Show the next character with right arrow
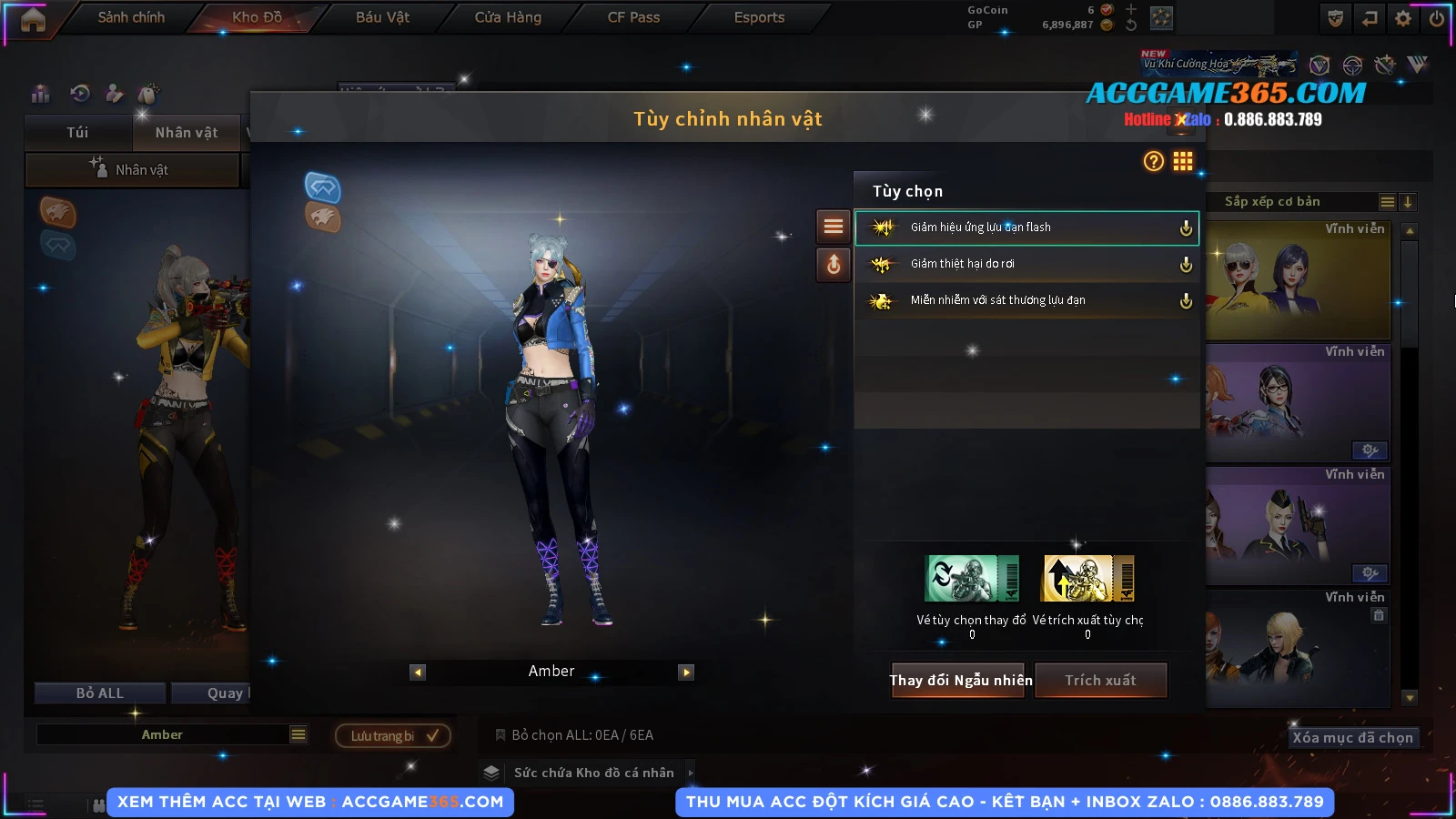This screenshot has width=1456, height=819. click(686, 672)
